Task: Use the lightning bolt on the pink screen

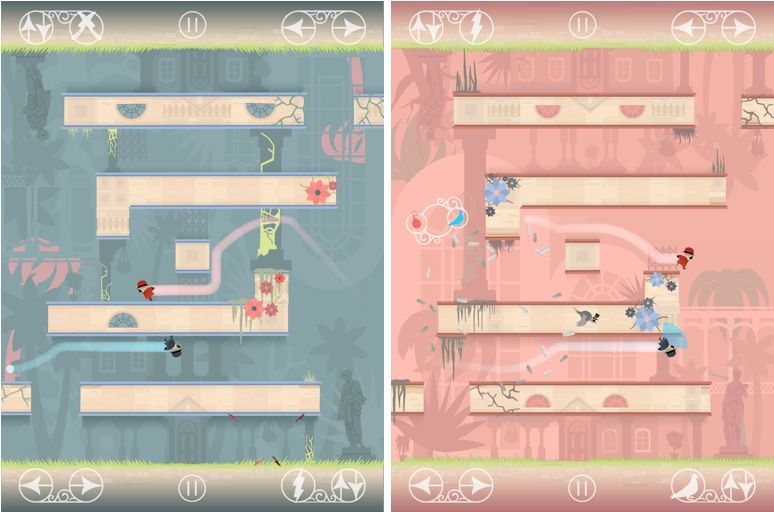Action: tap(475, 27)
